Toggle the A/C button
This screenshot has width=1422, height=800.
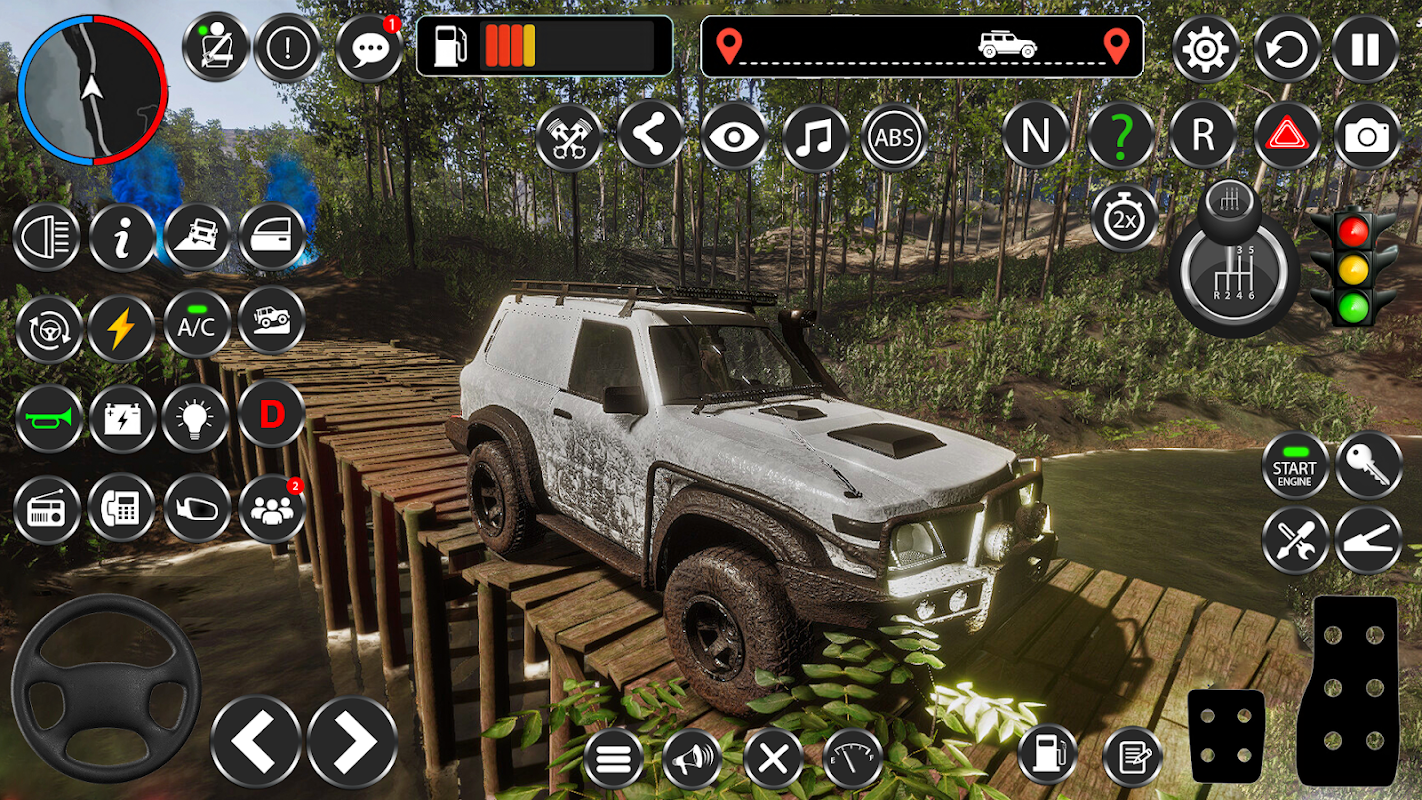196,324
